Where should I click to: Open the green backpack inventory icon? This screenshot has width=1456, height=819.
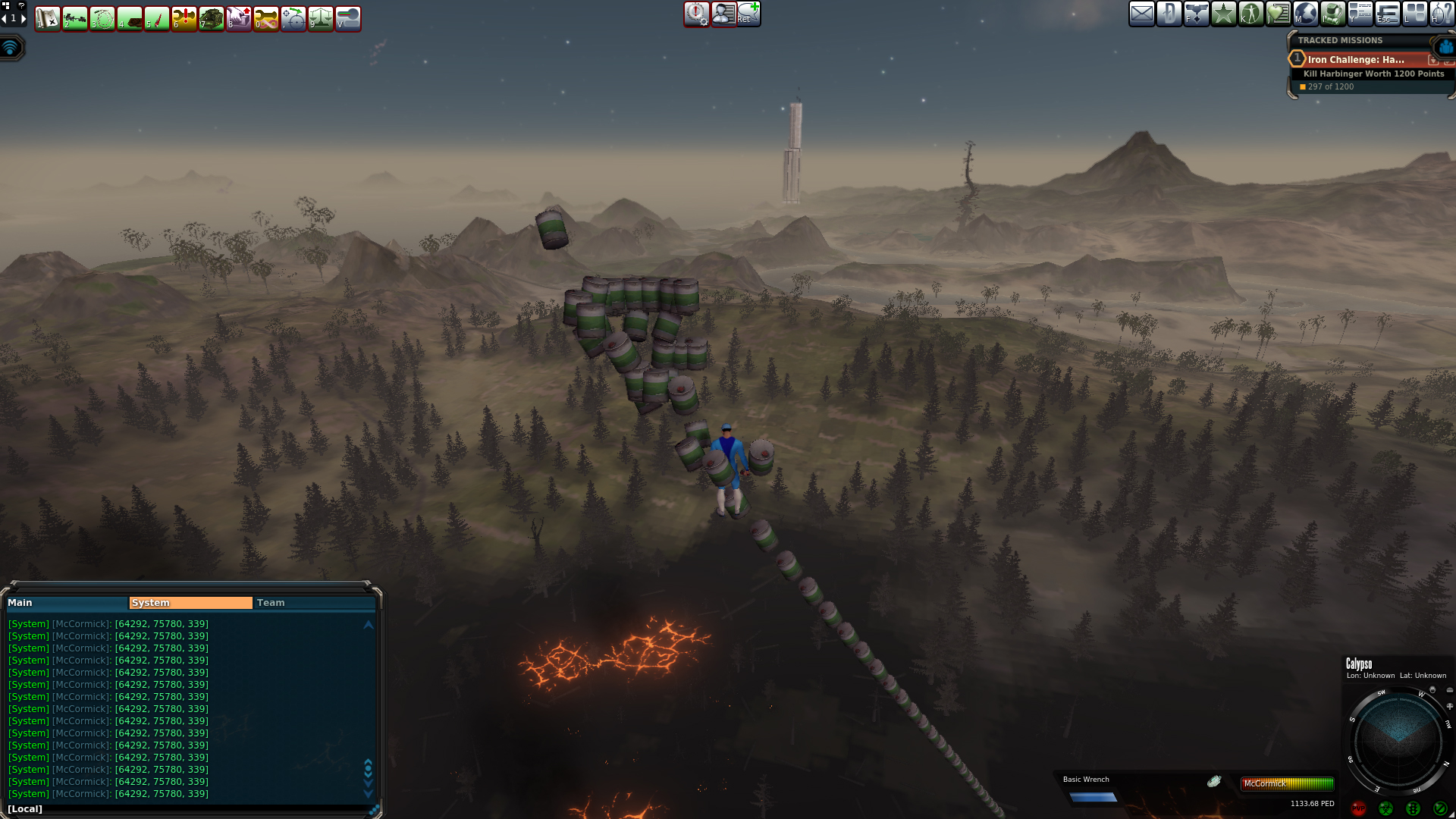1332,14
